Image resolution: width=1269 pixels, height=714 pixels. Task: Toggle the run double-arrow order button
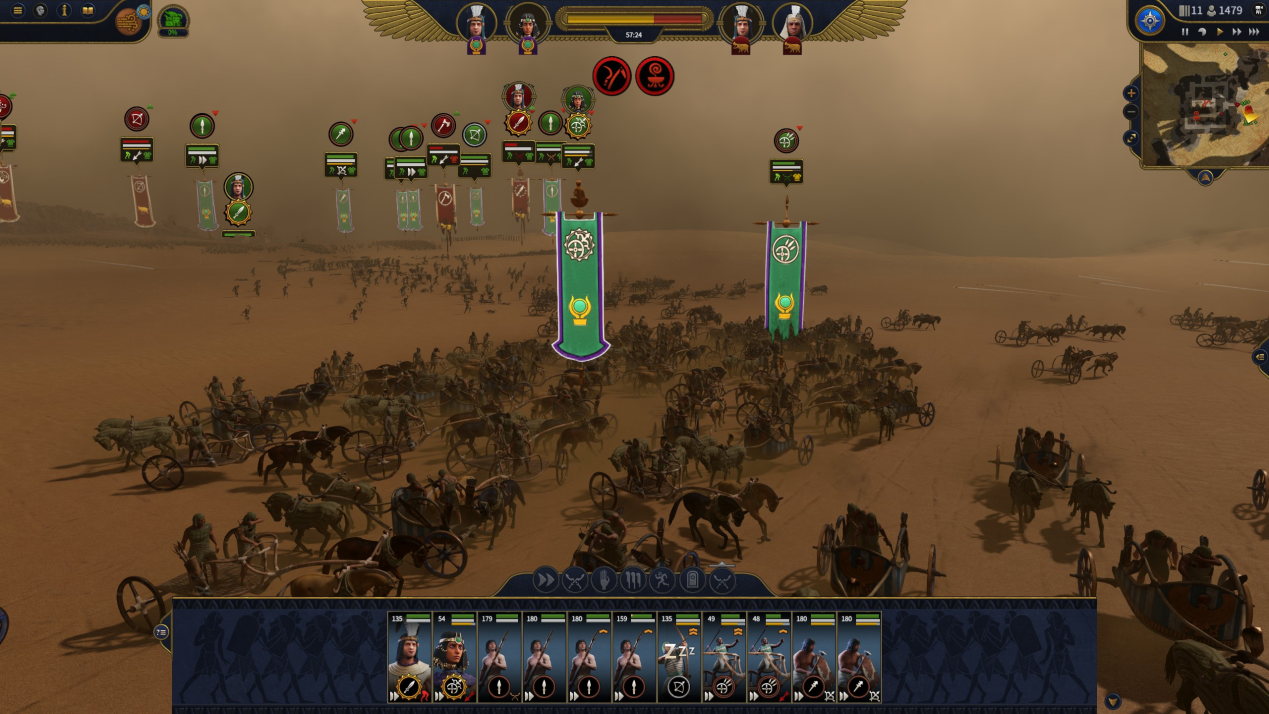pos(545,579)
